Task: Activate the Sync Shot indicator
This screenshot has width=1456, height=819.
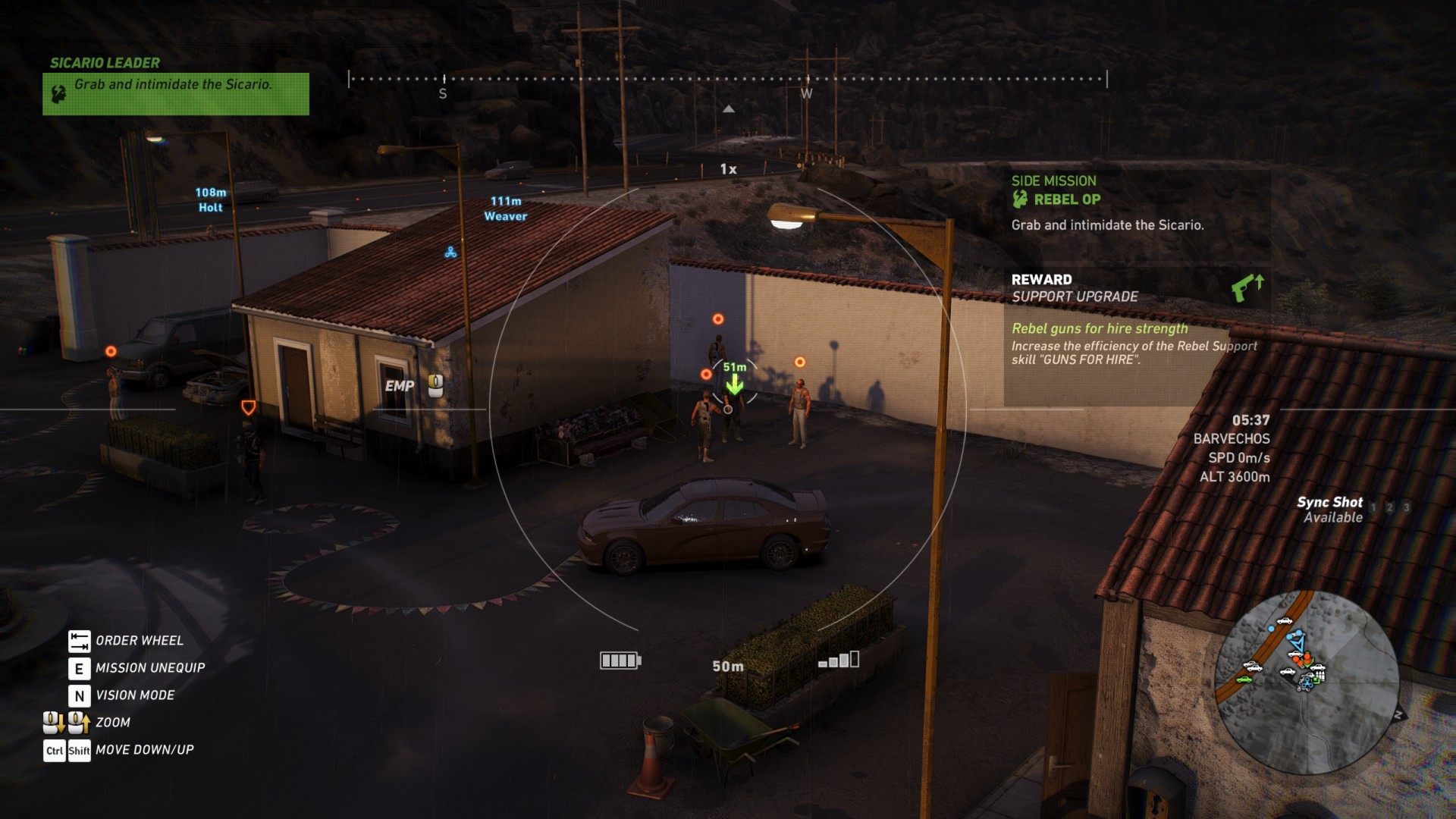Action: click(1330, 510)
